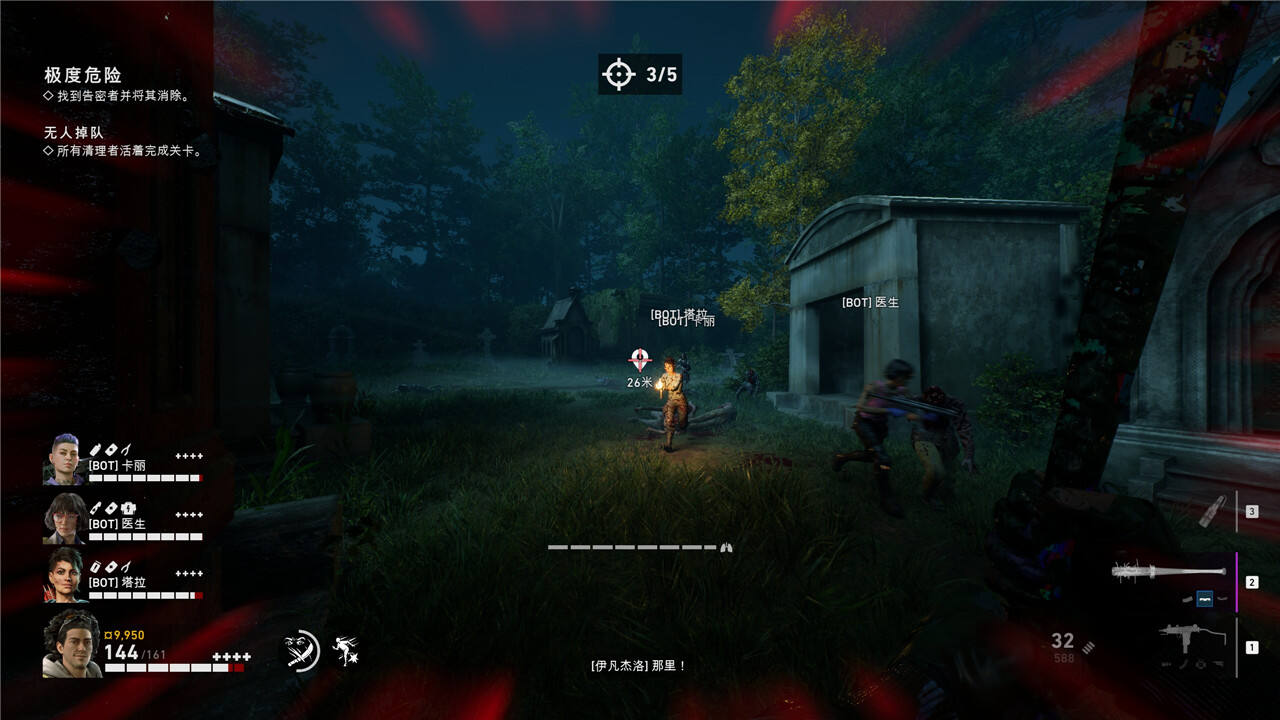Open the 无人掉队 secondary objective entry
This screenshot has height=720, width=1280.
74,132
